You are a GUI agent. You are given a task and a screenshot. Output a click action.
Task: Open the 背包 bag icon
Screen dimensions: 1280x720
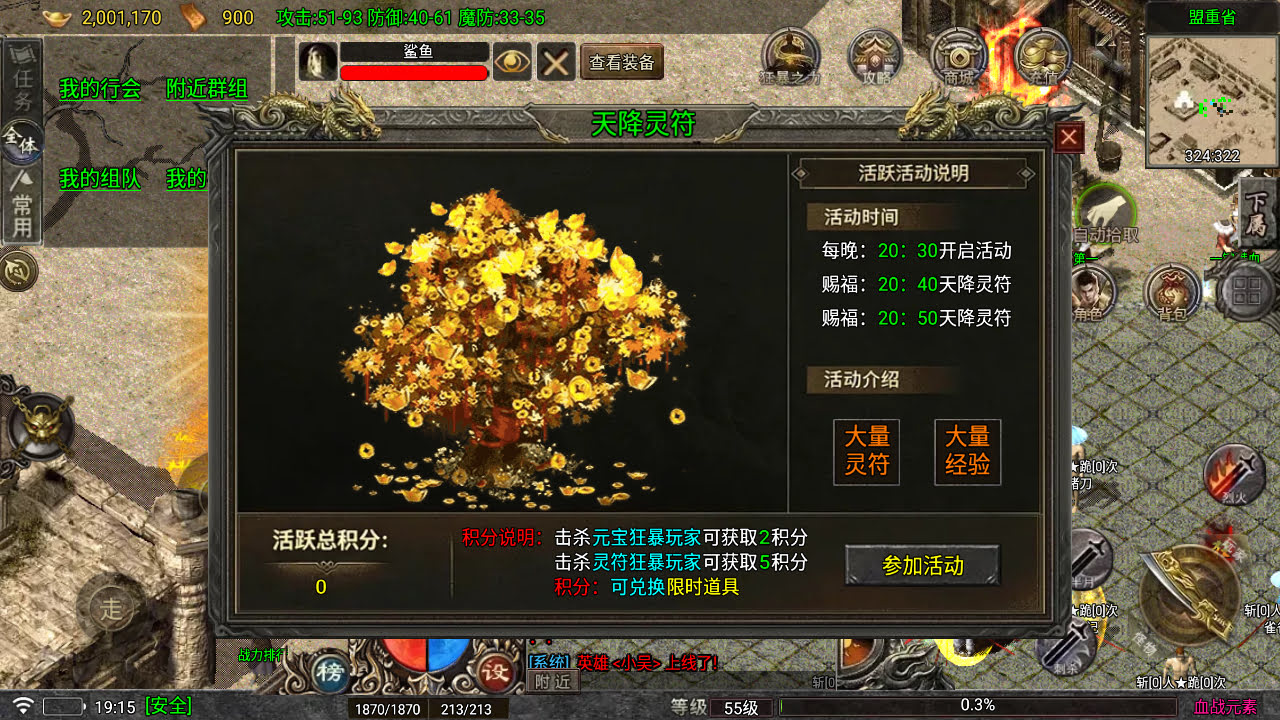pyautogui.click(x=1171, y=293)
